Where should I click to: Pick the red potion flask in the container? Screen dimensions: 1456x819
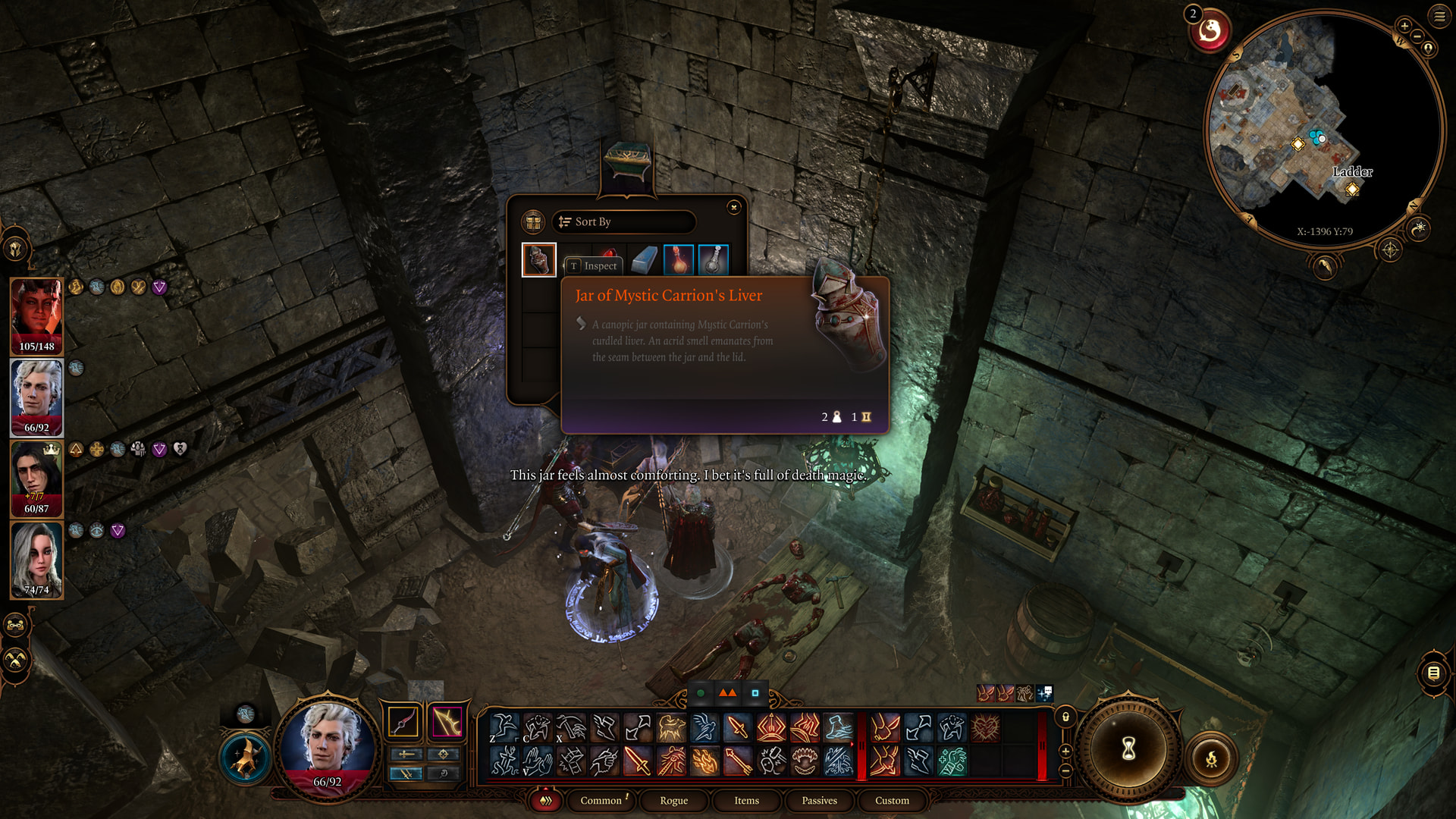[678, 260]
